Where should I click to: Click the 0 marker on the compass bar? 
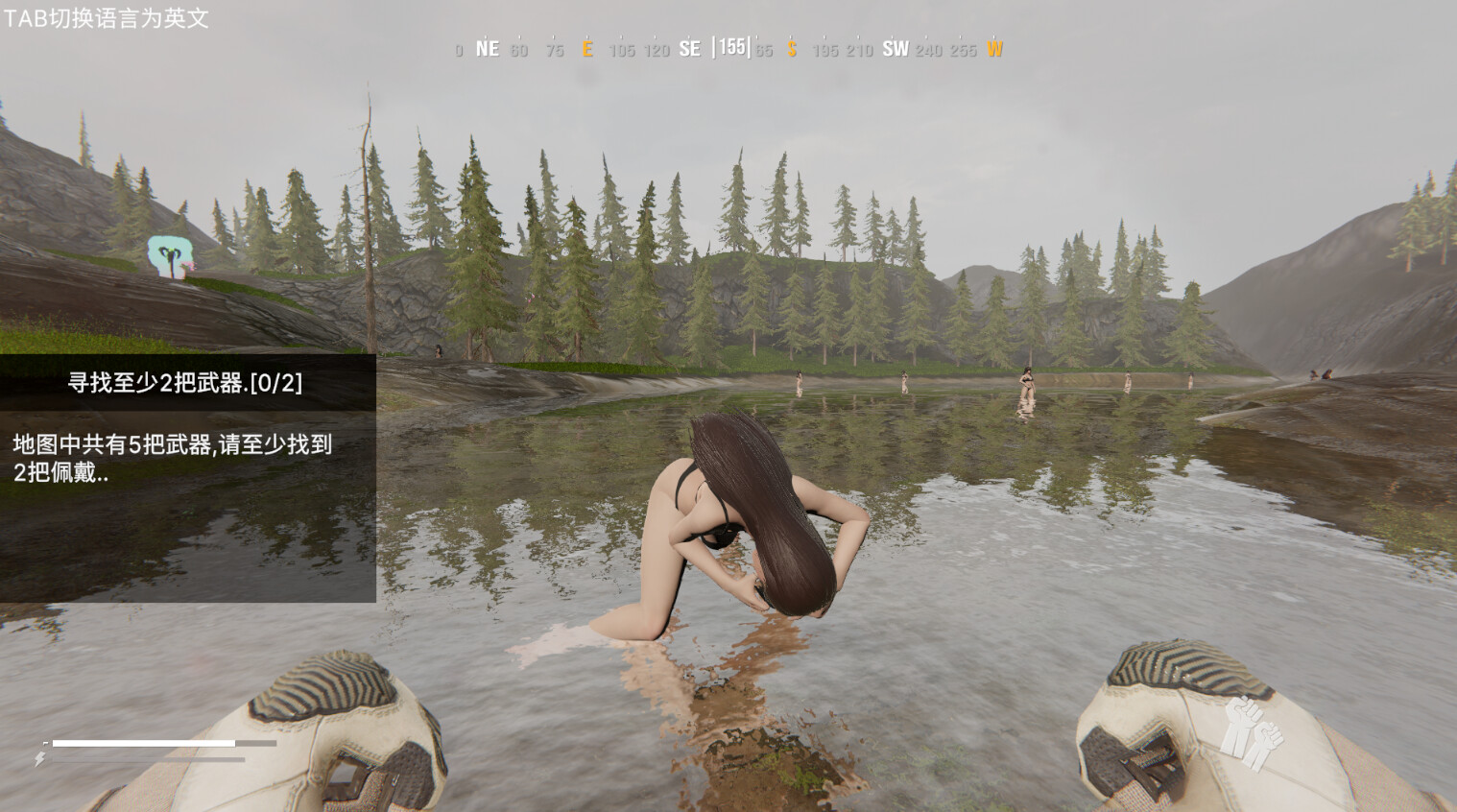(458, 50)
